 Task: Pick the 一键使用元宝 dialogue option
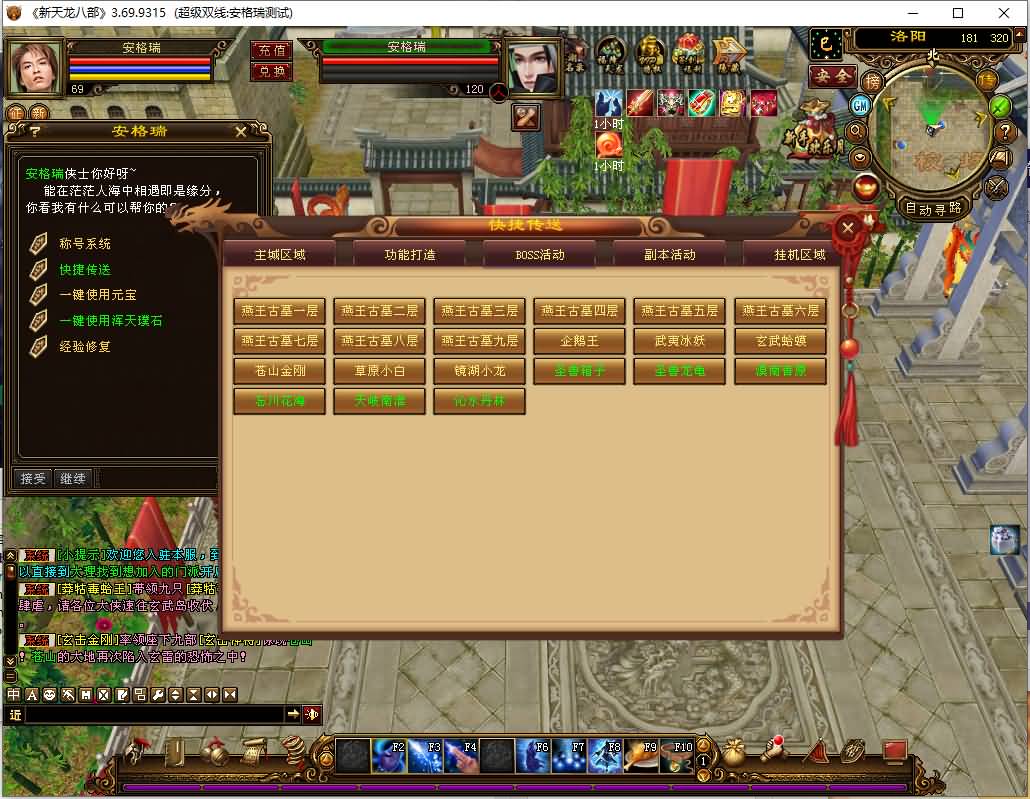(98, 295)
